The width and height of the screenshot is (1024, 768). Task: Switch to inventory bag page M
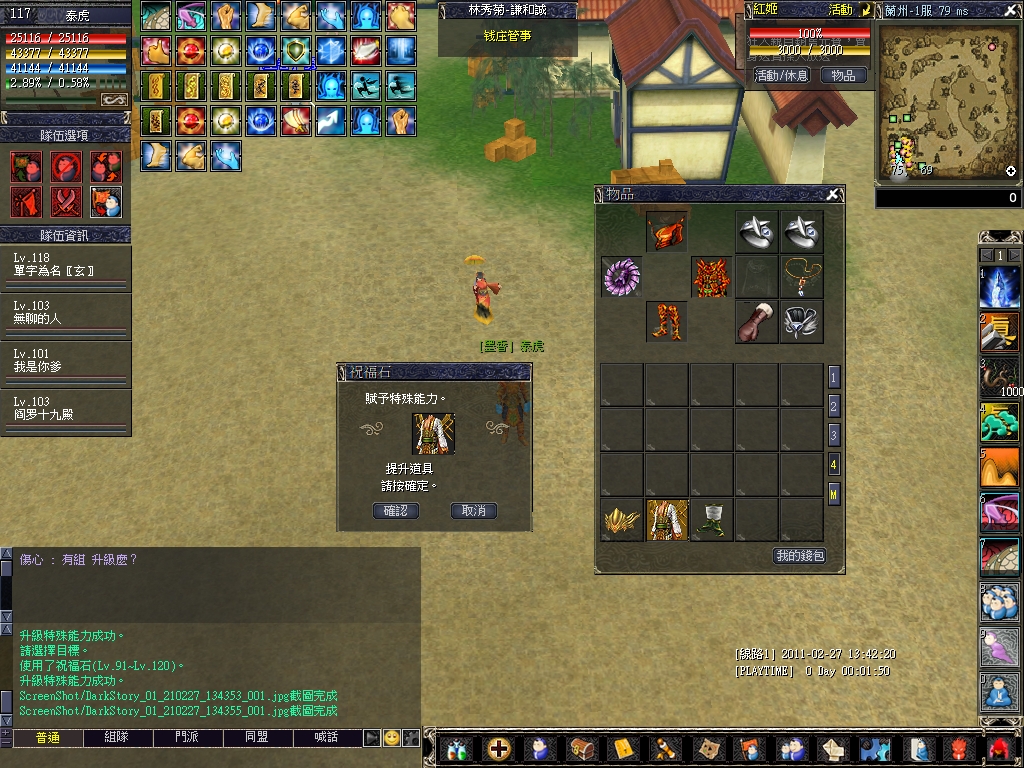coord(834,493)
